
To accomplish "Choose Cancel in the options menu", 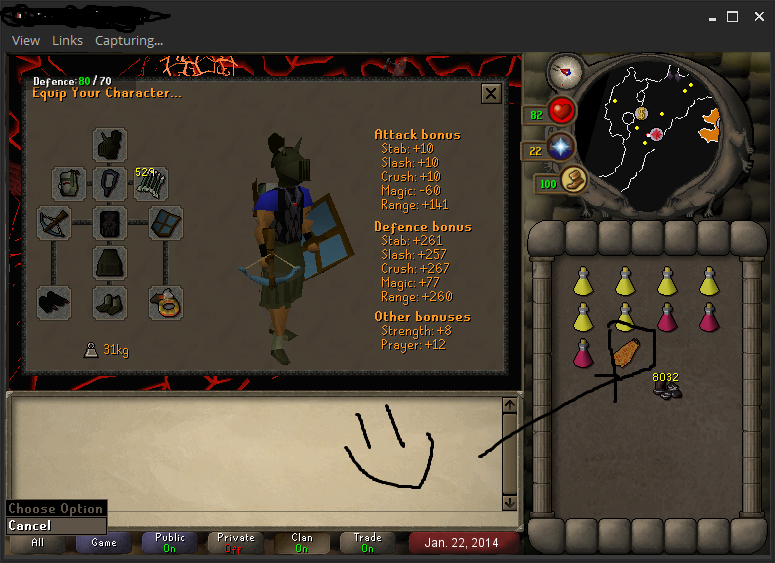I will [30, 525].
